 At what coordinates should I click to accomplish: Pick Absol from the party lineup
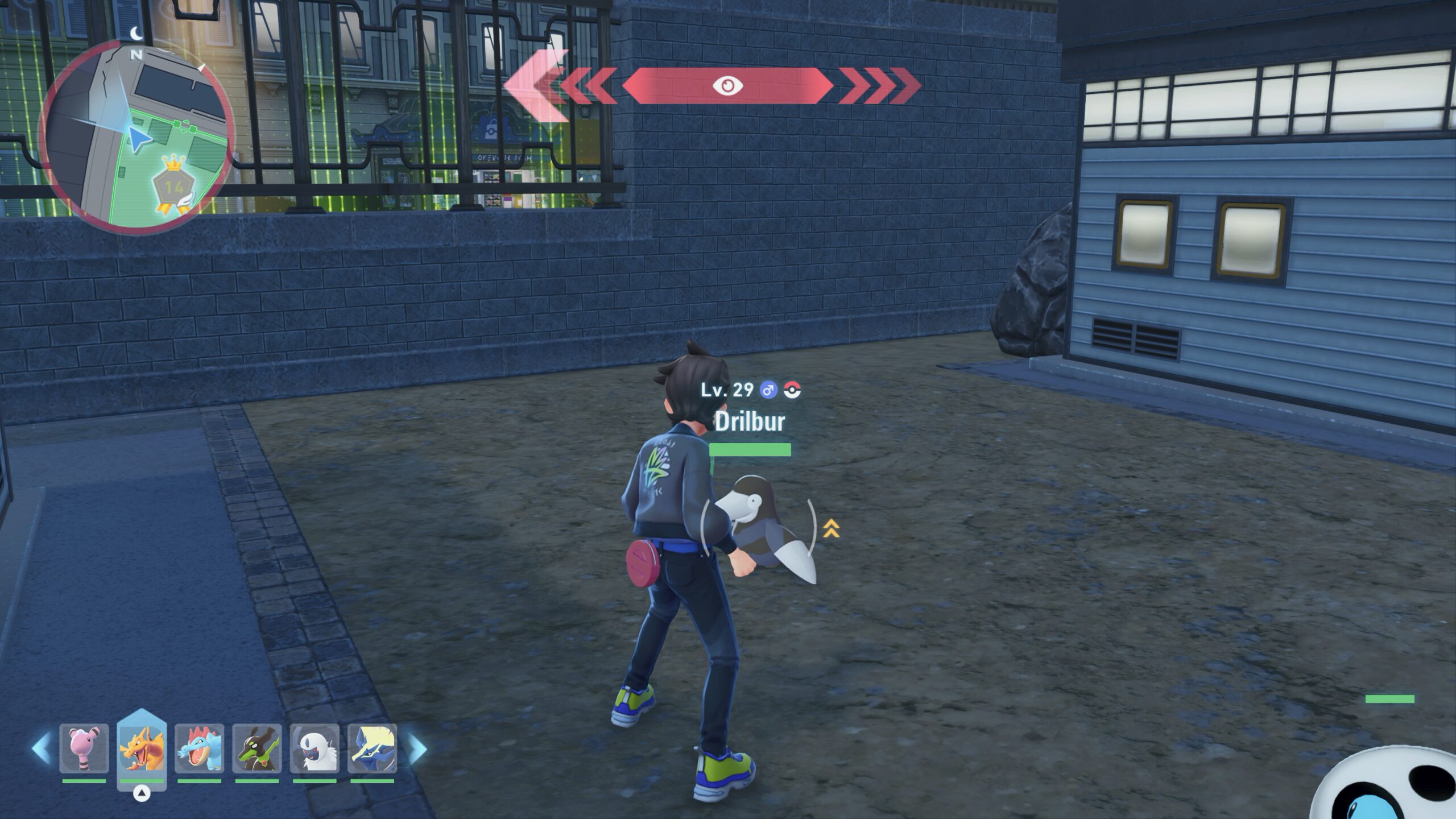coord(315,748)
